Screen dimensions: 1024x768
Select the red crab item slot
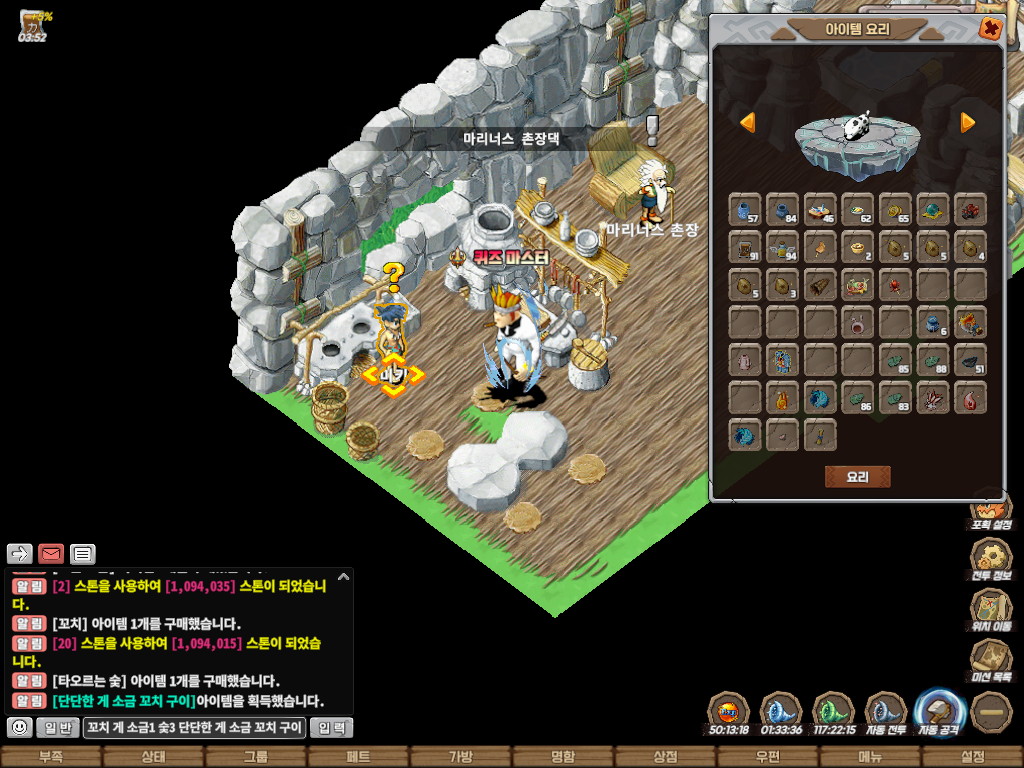[x=970, y=210]
